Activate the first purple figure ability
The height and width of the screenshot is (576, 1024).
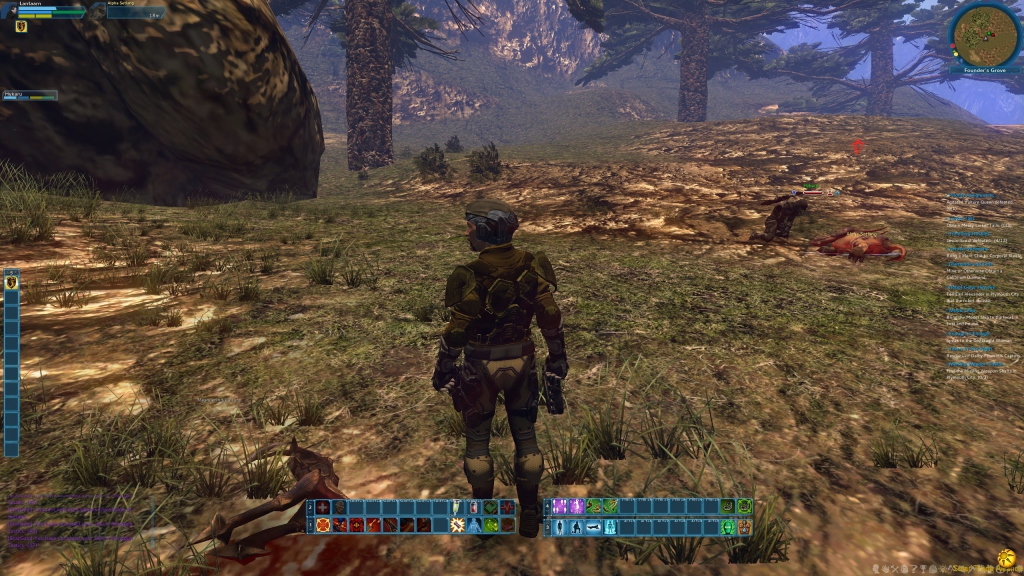pyautogui.click(x=561, y=507)
